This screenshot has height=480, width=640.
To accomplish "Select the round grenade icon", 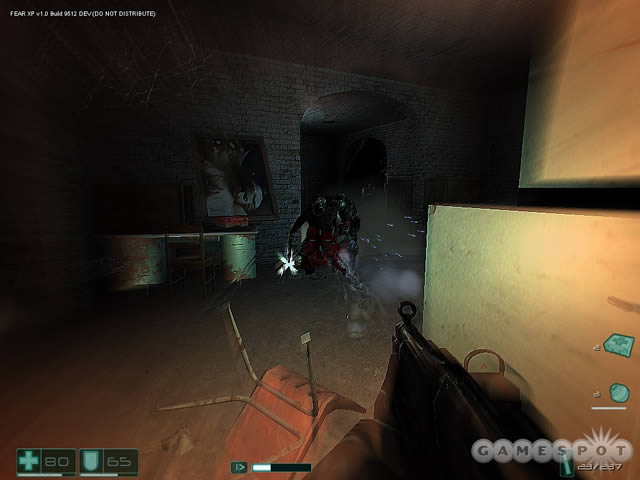I will pos(618,392).
